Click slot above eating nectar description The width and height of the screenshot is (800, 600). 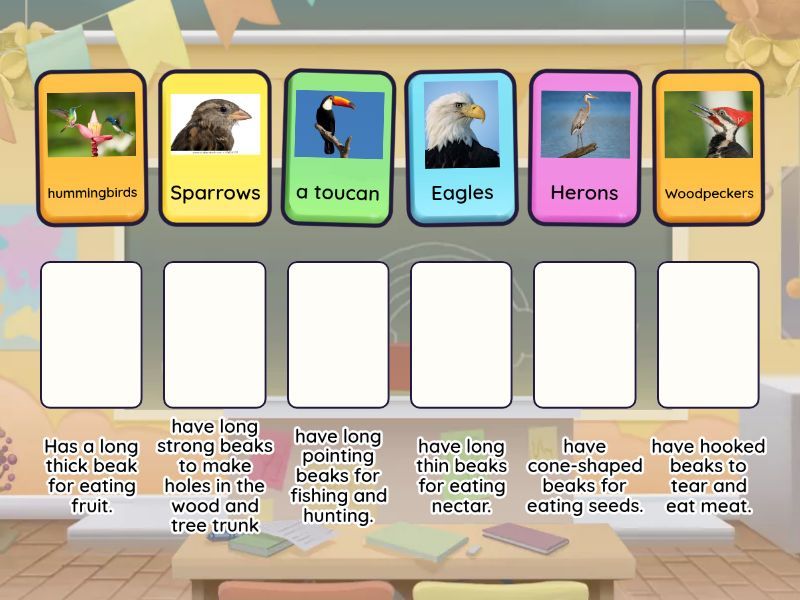[x=461, y=334]
